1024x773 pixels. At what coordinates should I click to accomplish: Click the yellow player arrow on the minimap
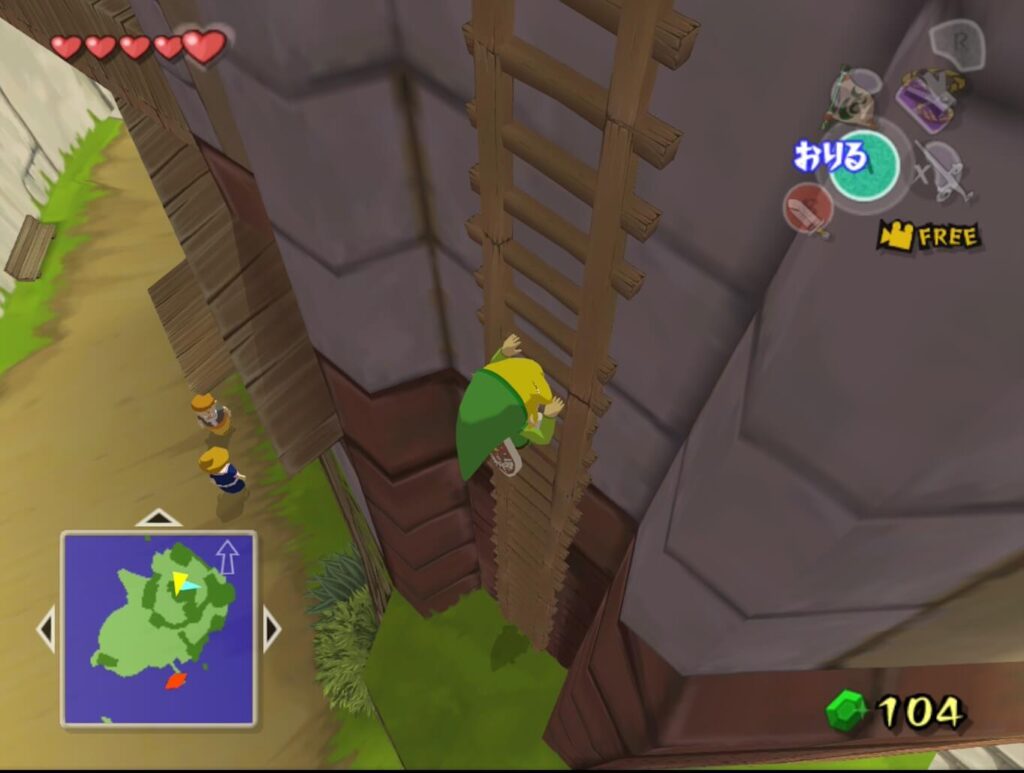click(x=180, y=582)
